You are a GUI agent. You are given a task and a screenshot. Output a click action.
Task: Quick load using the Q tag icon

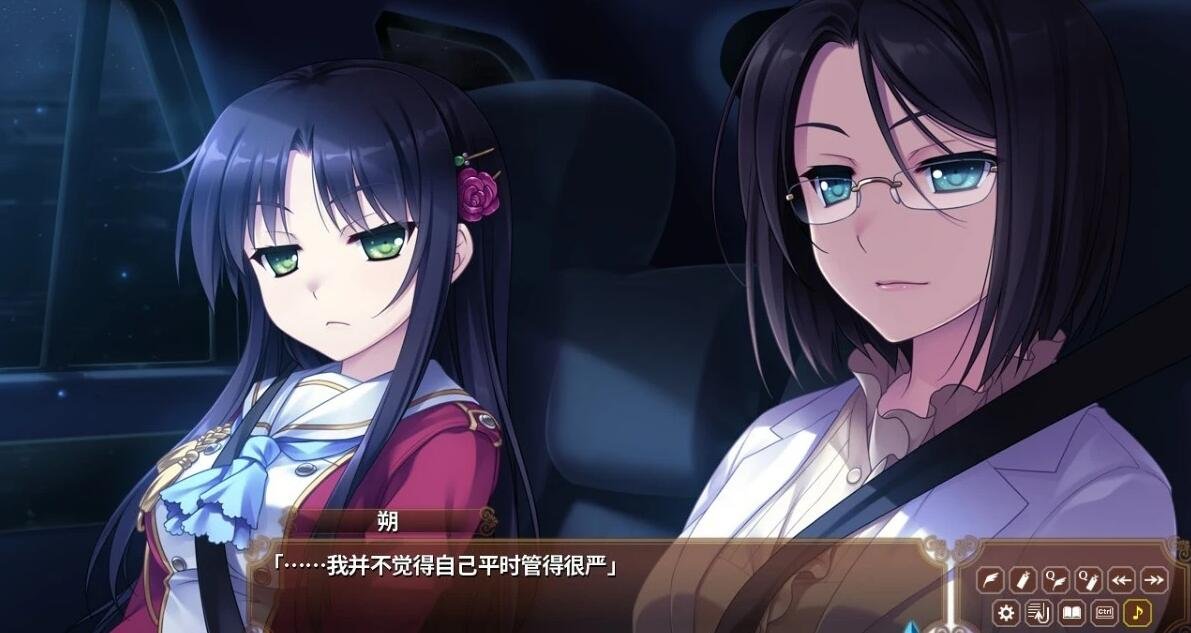click(x=1087, y=580)
